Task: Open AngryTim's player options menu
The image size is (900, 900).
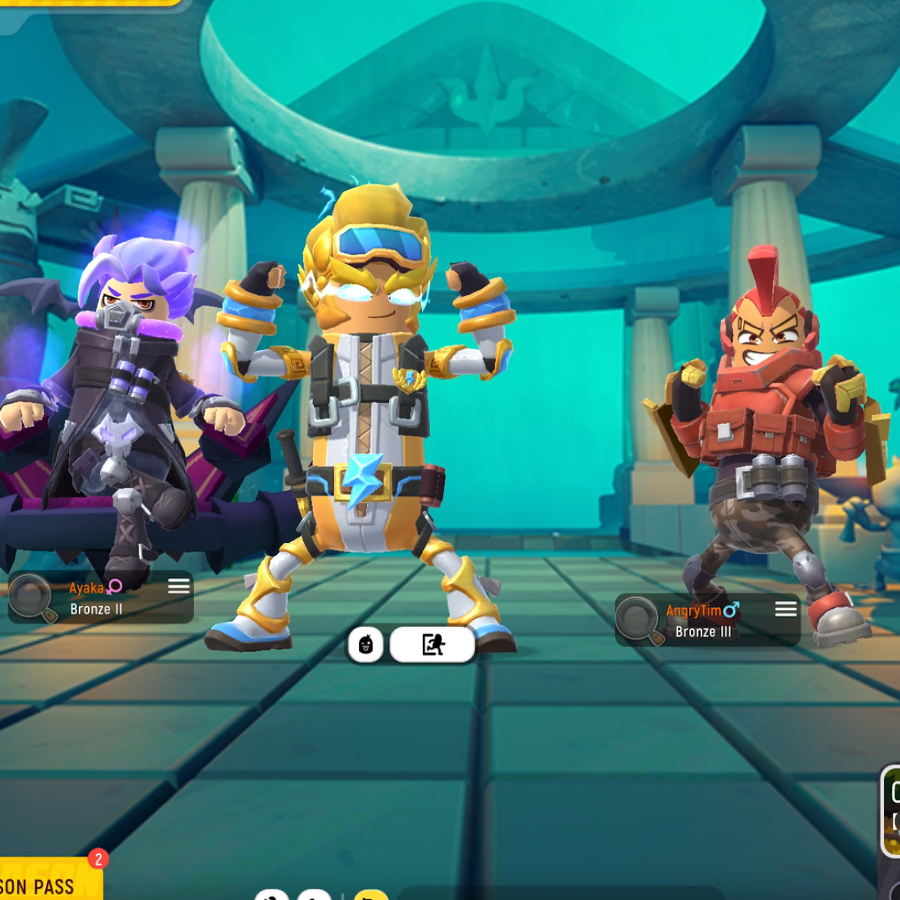Action: (786, 609)
